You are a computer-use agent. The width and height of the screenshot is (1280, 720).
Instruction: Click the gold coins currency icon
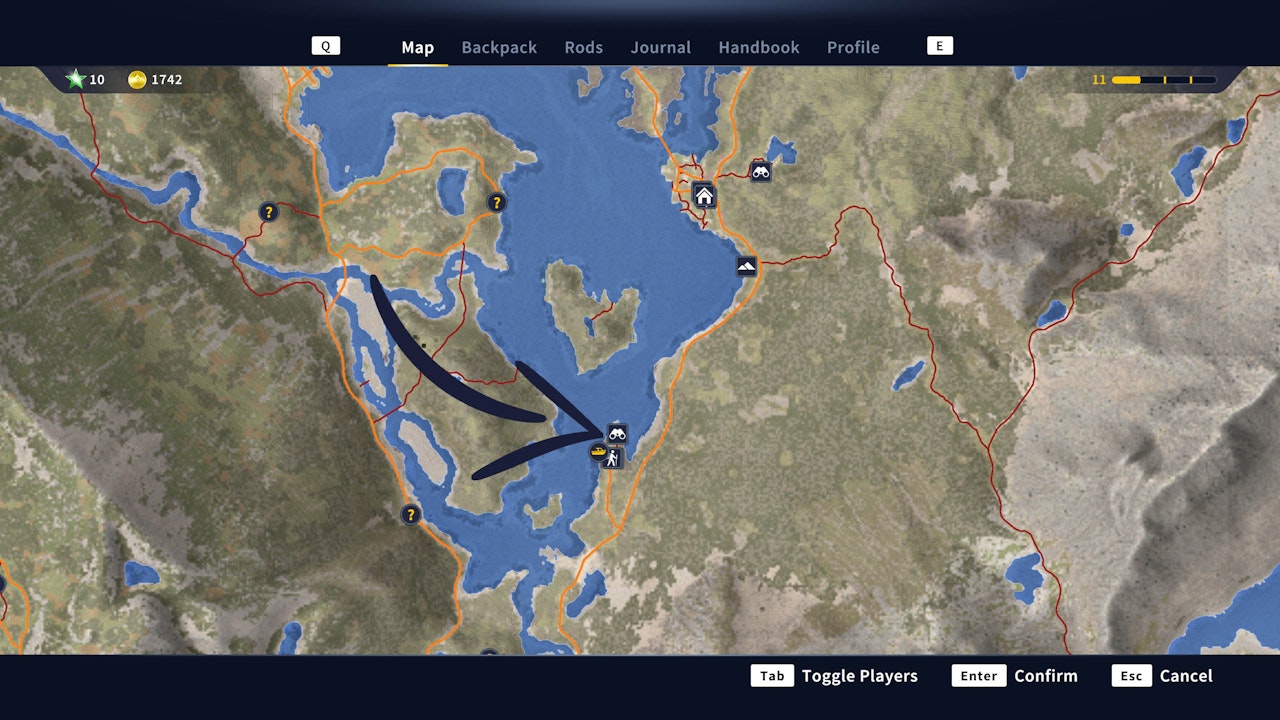click(x=135, y=78)
